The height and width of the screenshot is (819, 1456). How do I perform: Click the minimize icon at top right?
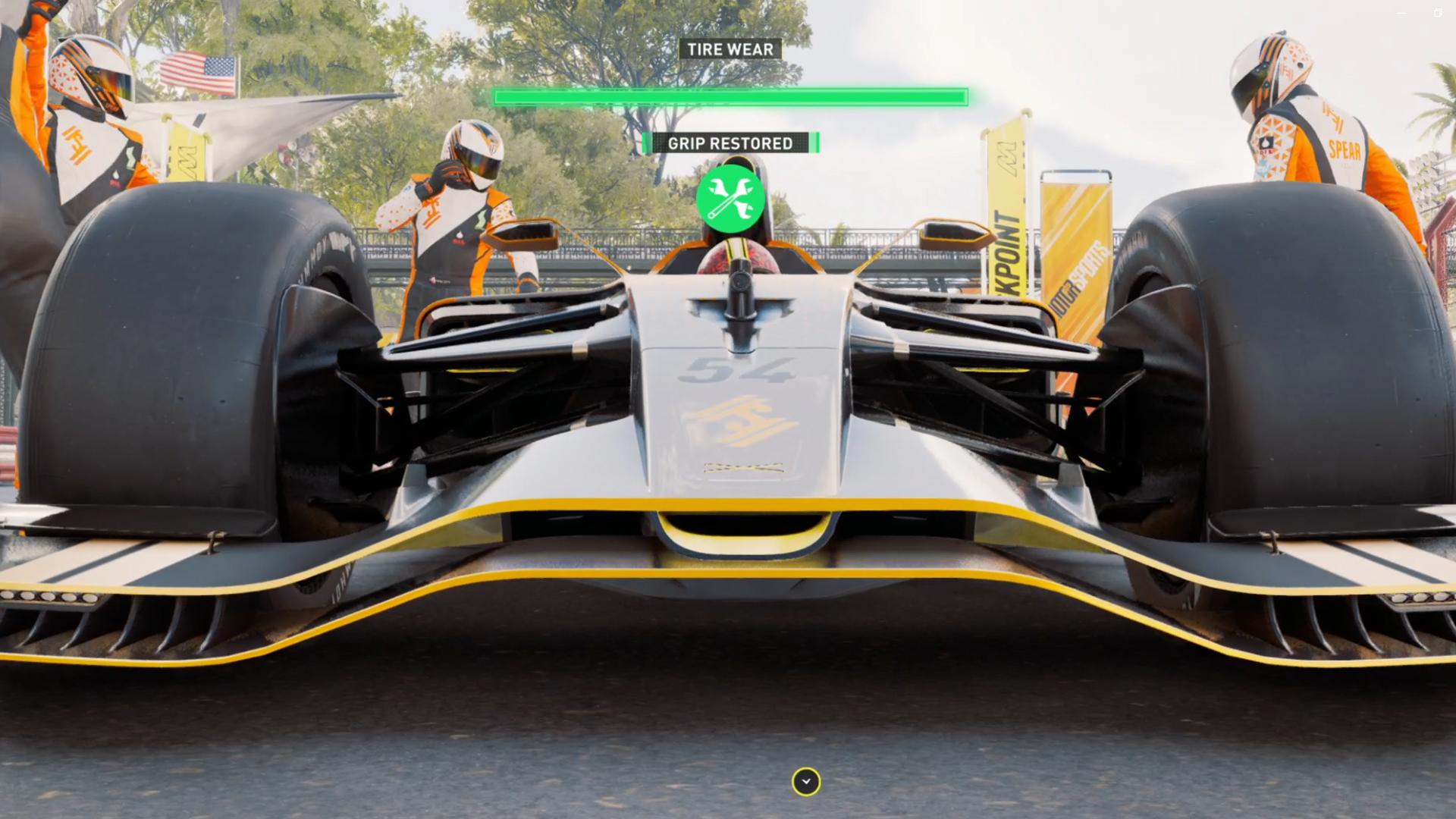[x=1401, y=13]
